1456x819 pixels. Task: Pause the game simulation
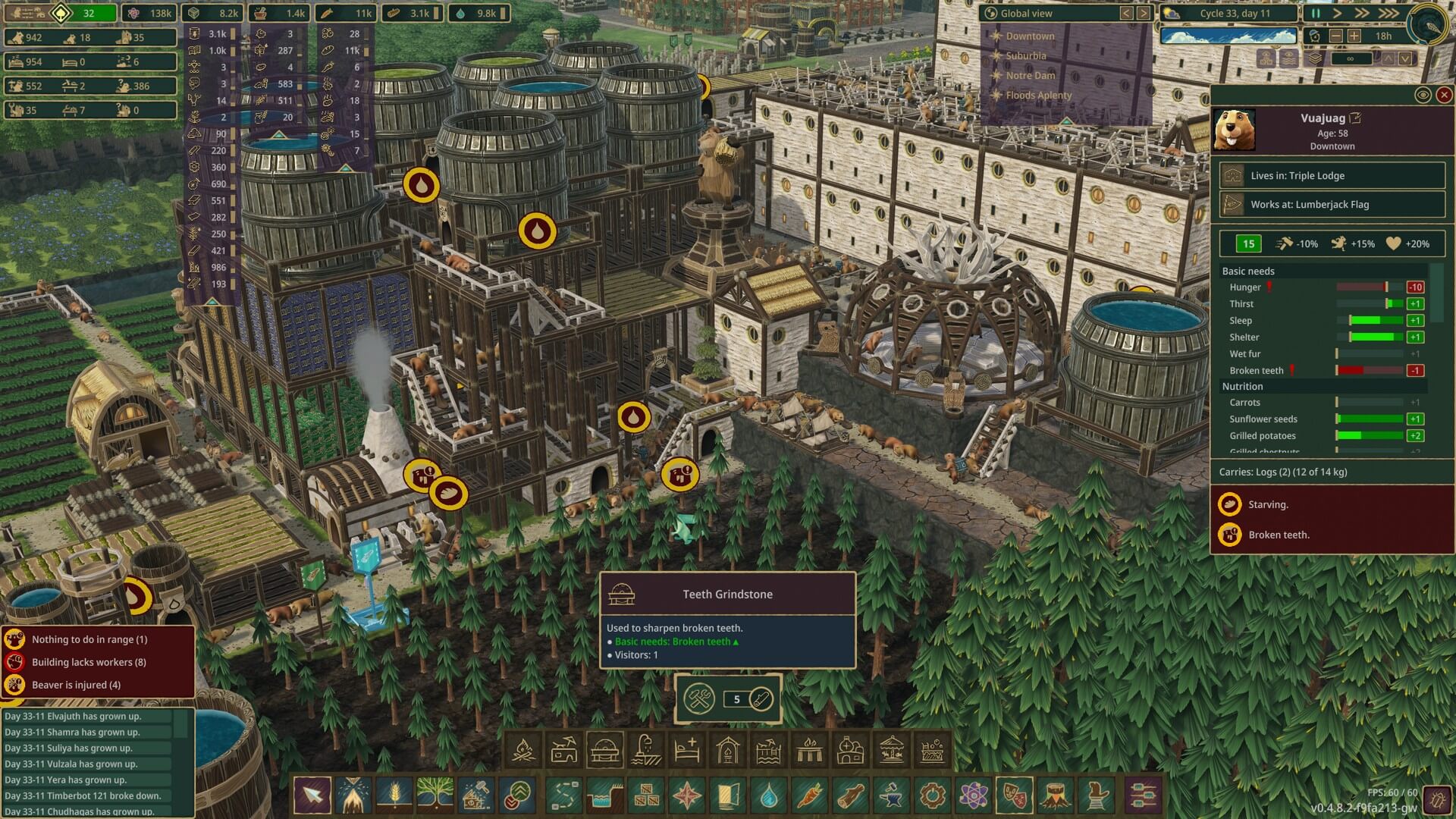coord(1314,13)
